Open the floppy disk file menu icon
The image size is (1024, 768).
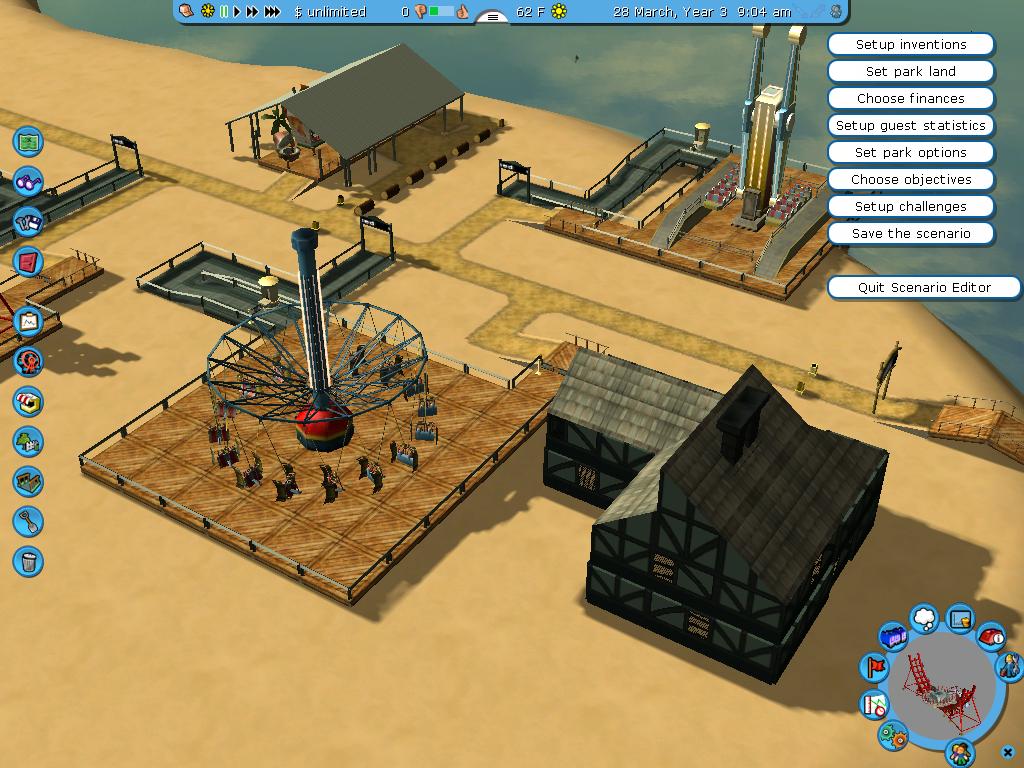tap(28, 222)
